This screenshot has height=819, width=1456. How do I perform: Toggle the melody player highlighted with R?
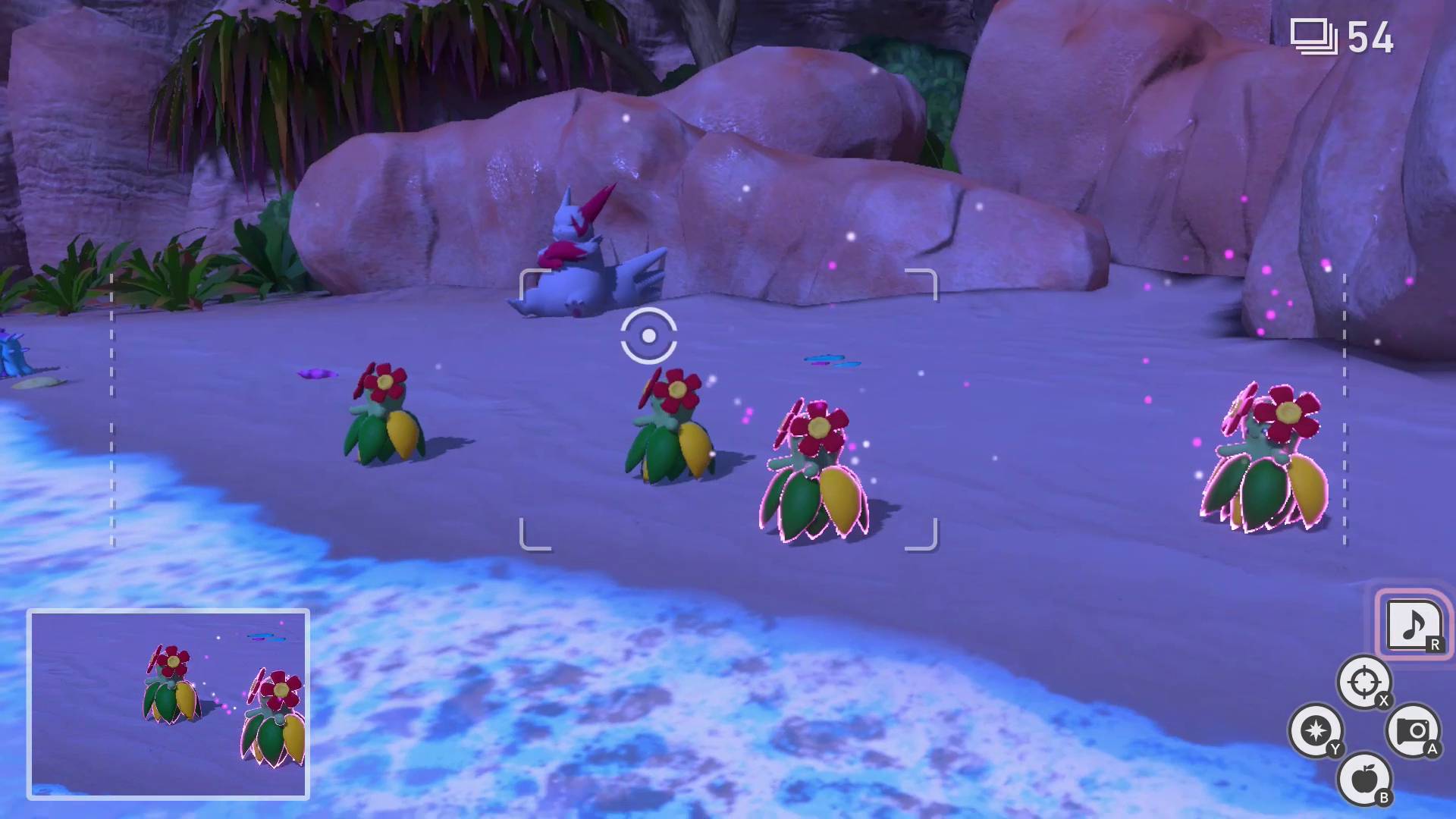1410,625
